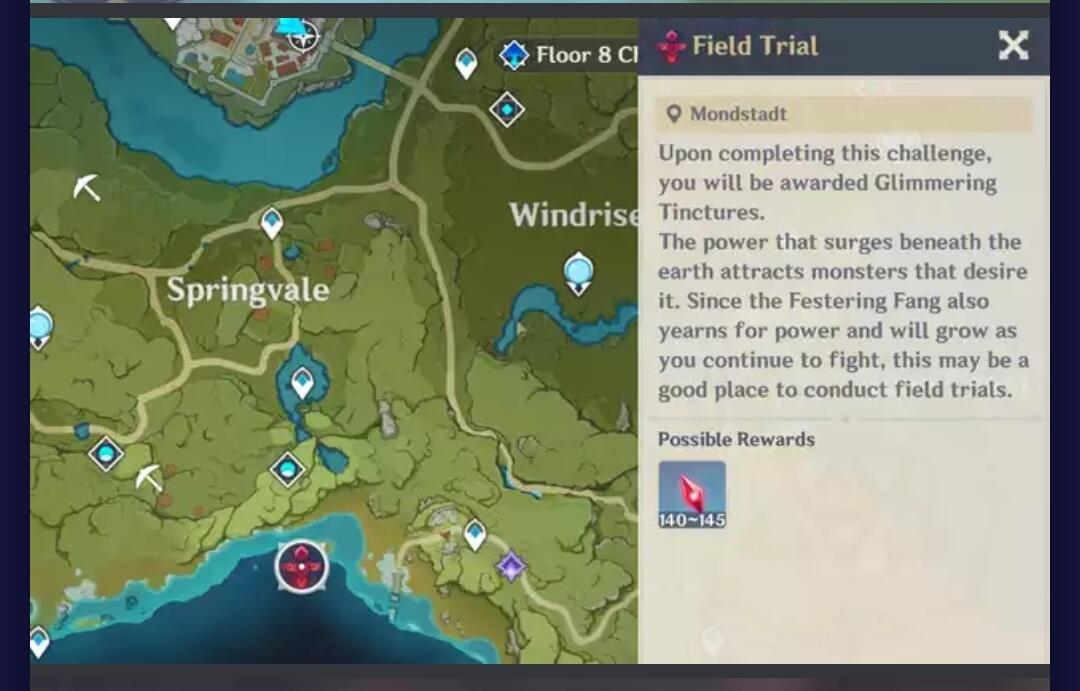1080x691 pixels.
Task: Select the Glimmering Tinctures reward icon
Action: pos(692,494)
